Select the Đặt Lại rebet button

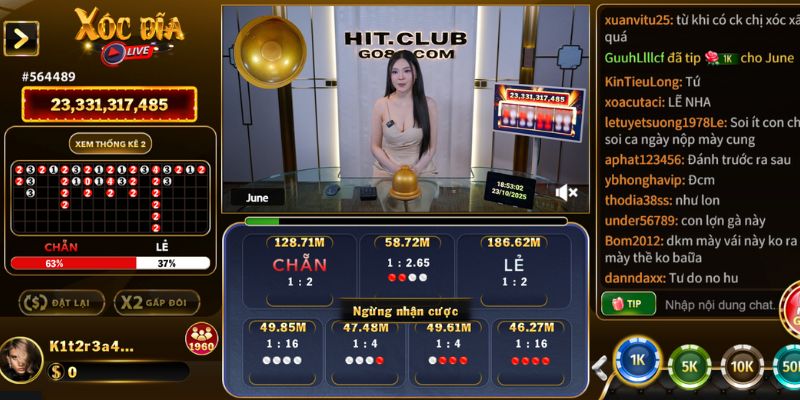57,303
